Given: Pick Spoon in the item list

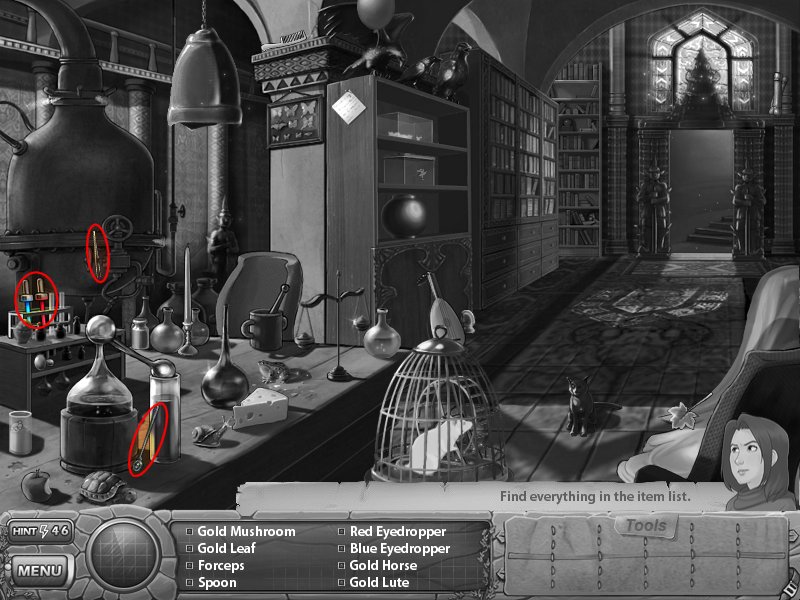Looking at the screenshot, I should click(217, 583).
